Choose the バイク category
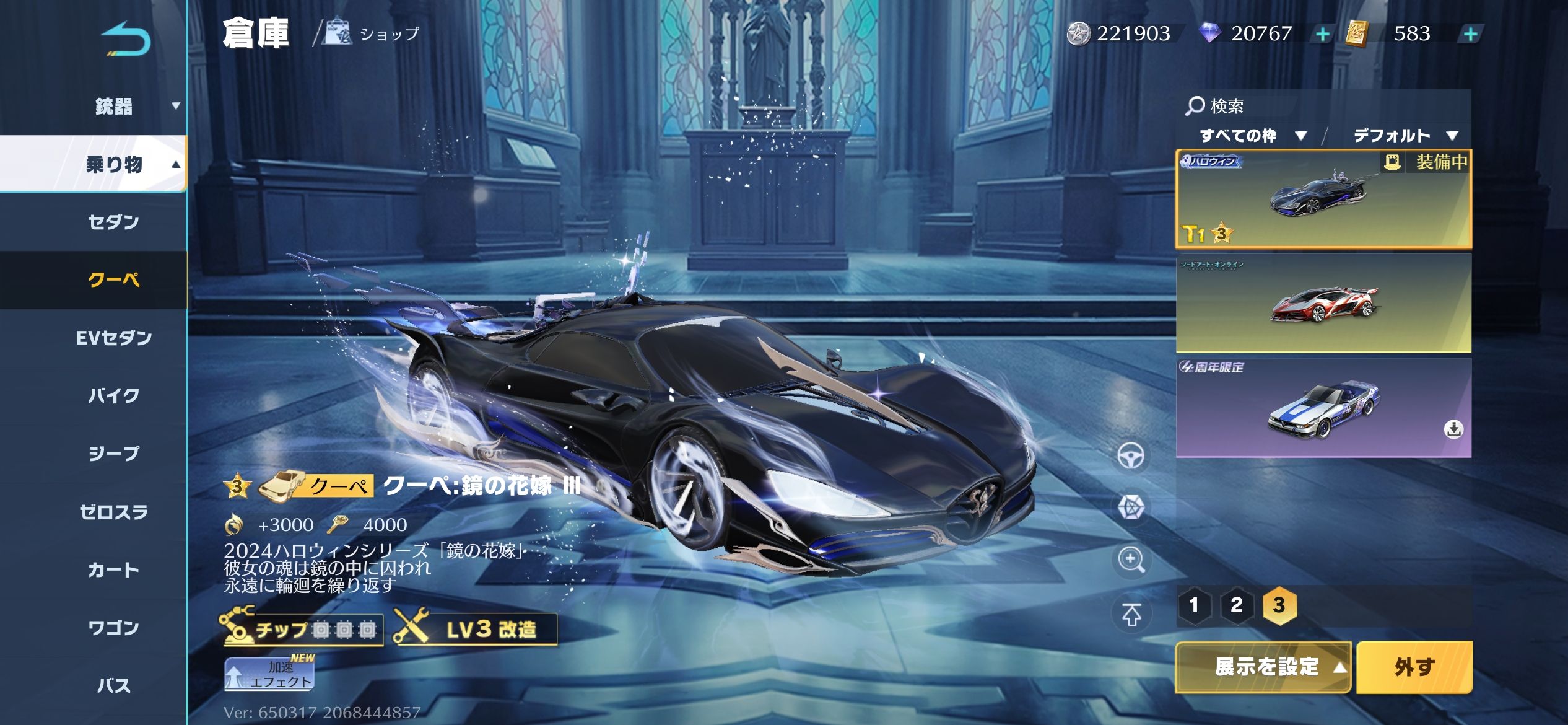Viewport: 1568px width, 725px height. coord(114,395)
